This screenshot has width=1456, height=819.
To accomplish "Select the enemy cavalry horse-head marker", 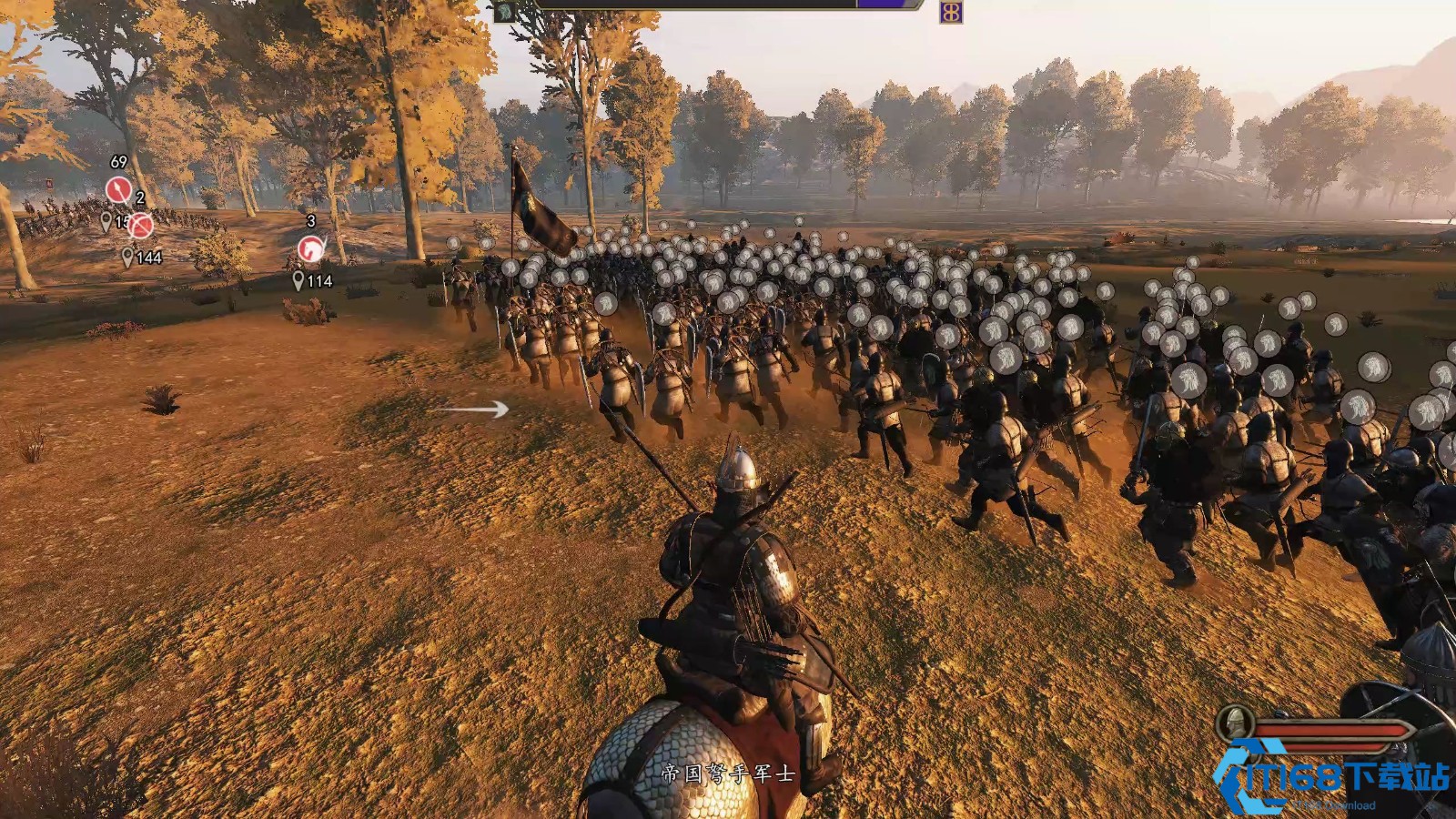I will 311,247.
